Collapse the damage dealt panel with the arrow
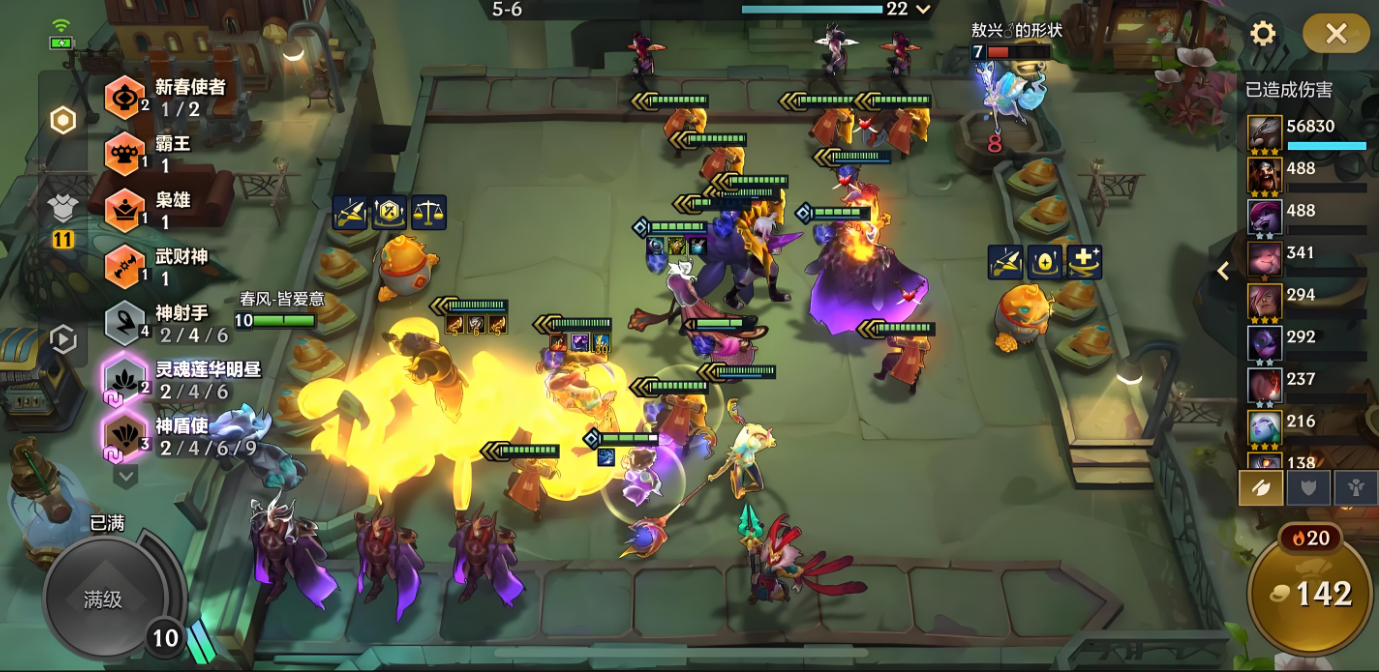This screenshot has width=1379, height=672. 1223,271
